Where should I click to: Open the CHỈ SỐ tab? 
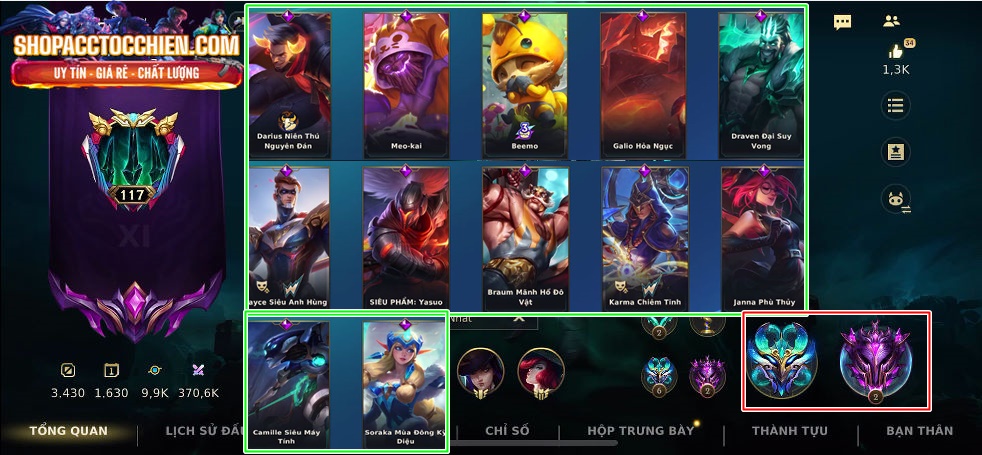507,431
